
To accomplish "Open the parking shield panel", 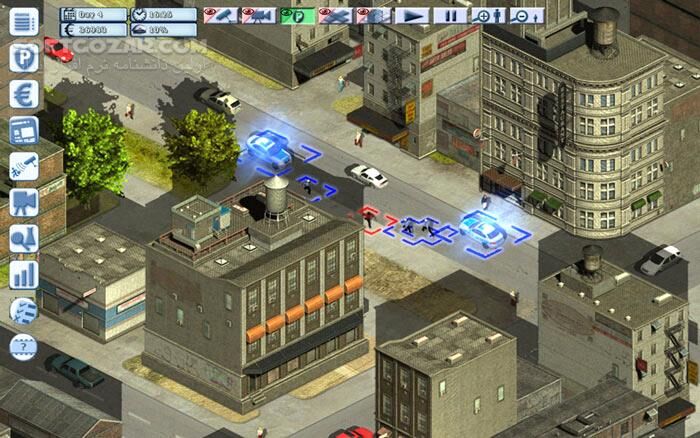I will pyautogui.click(x=24, y=57).
